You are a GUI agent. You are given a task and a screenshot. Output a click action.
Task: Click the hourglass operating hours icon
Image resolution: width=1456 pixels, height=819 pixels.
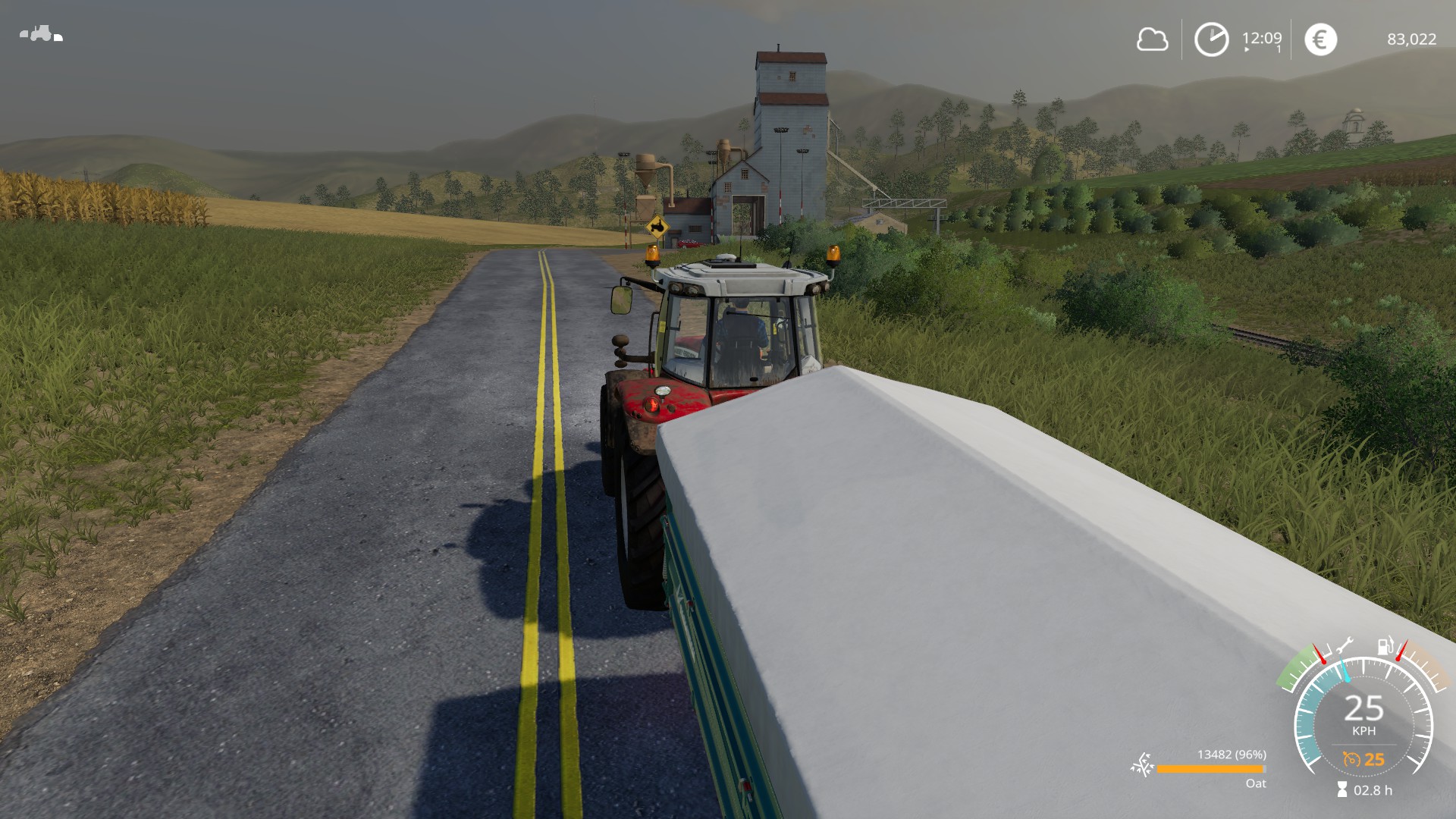coord(1342,790)
